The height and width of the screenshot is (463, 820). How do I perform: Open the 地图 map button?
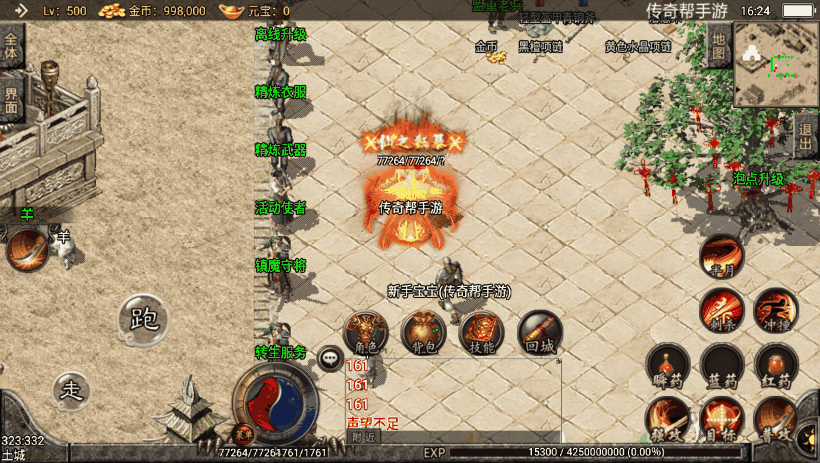pyautogui.click(x=719, y=45)
